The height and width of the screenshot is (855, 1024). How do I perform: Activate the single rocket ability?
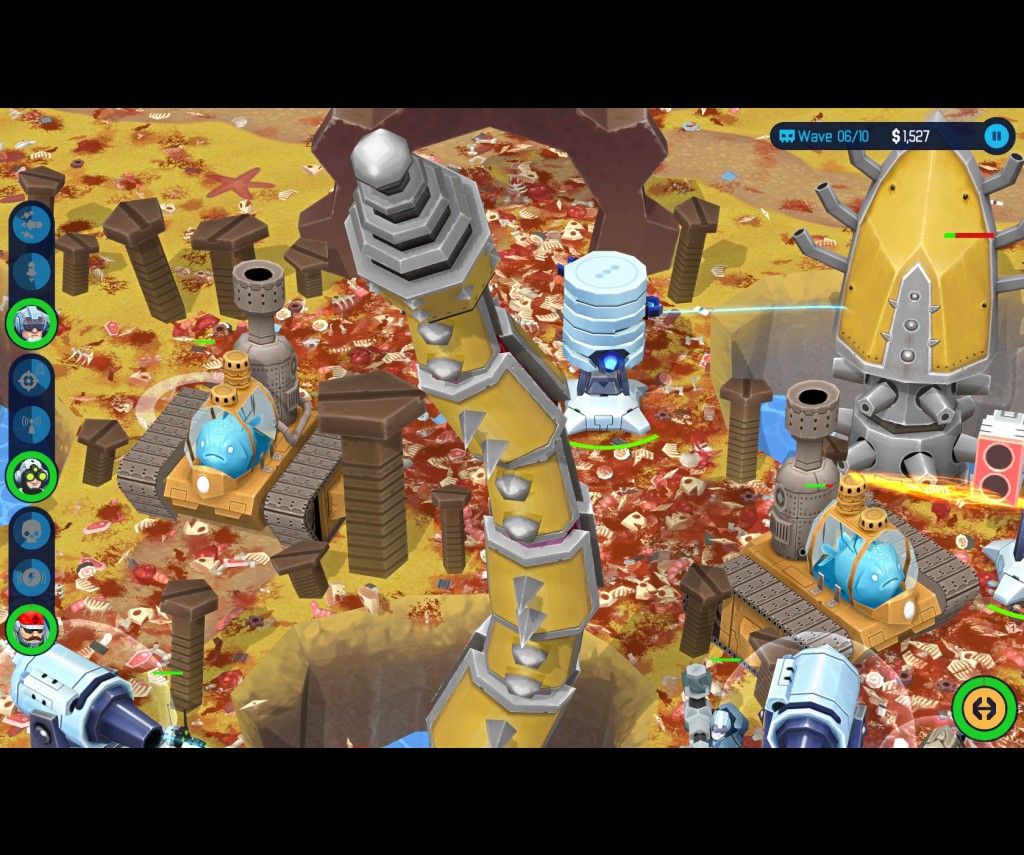click(x=31, y=271)
